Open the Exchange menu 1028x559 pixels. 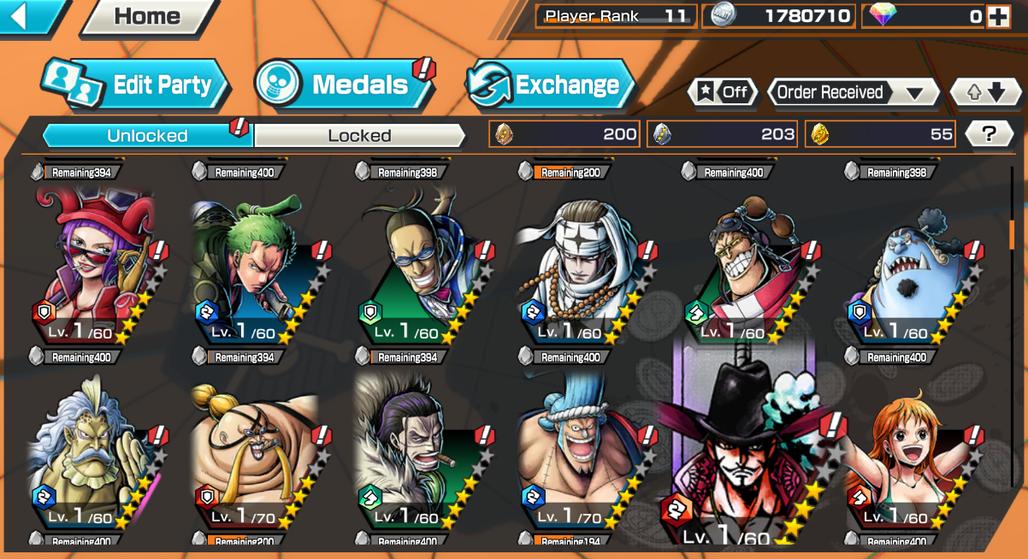pyautogui.click(x=550, y=85)
